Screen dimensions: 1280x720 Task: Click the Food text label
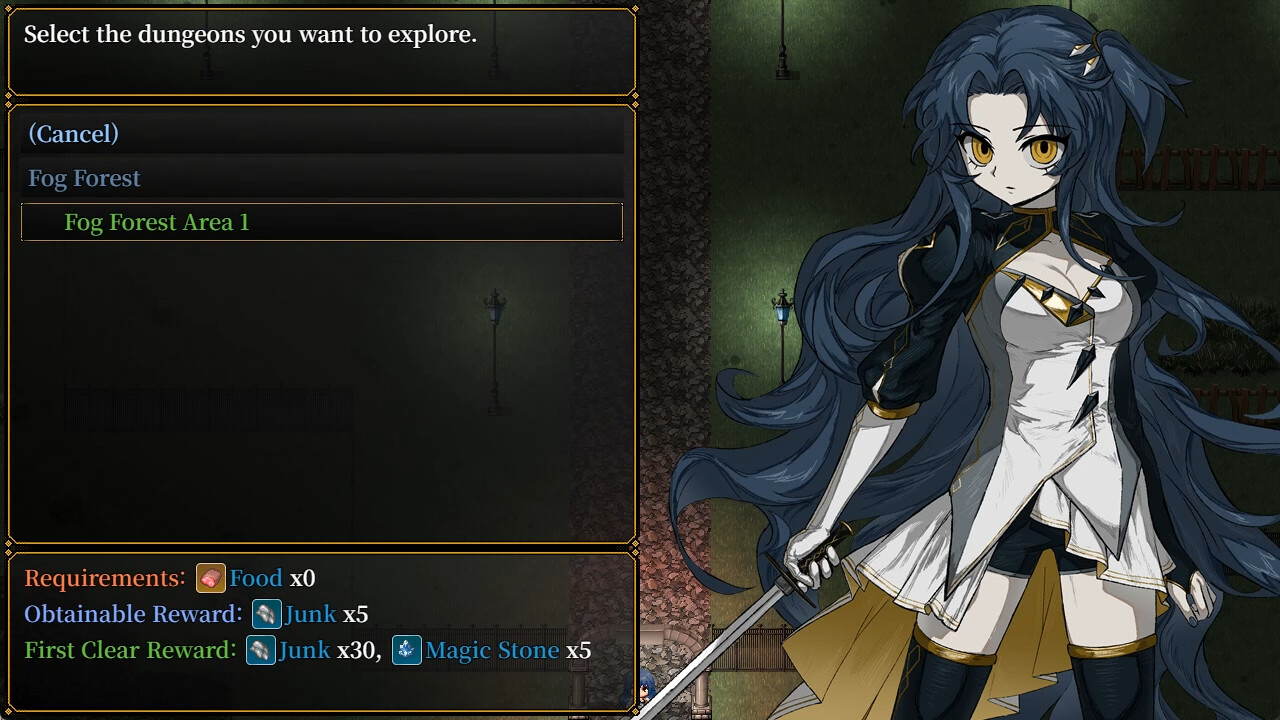(x=256, y=578)
